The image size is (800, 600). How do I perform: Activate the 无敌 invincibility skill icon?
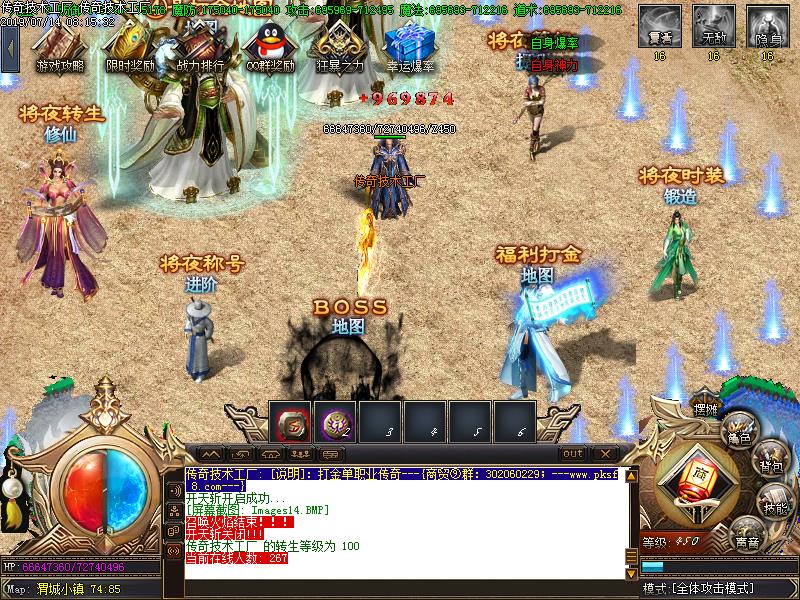[x=713, y=24]
